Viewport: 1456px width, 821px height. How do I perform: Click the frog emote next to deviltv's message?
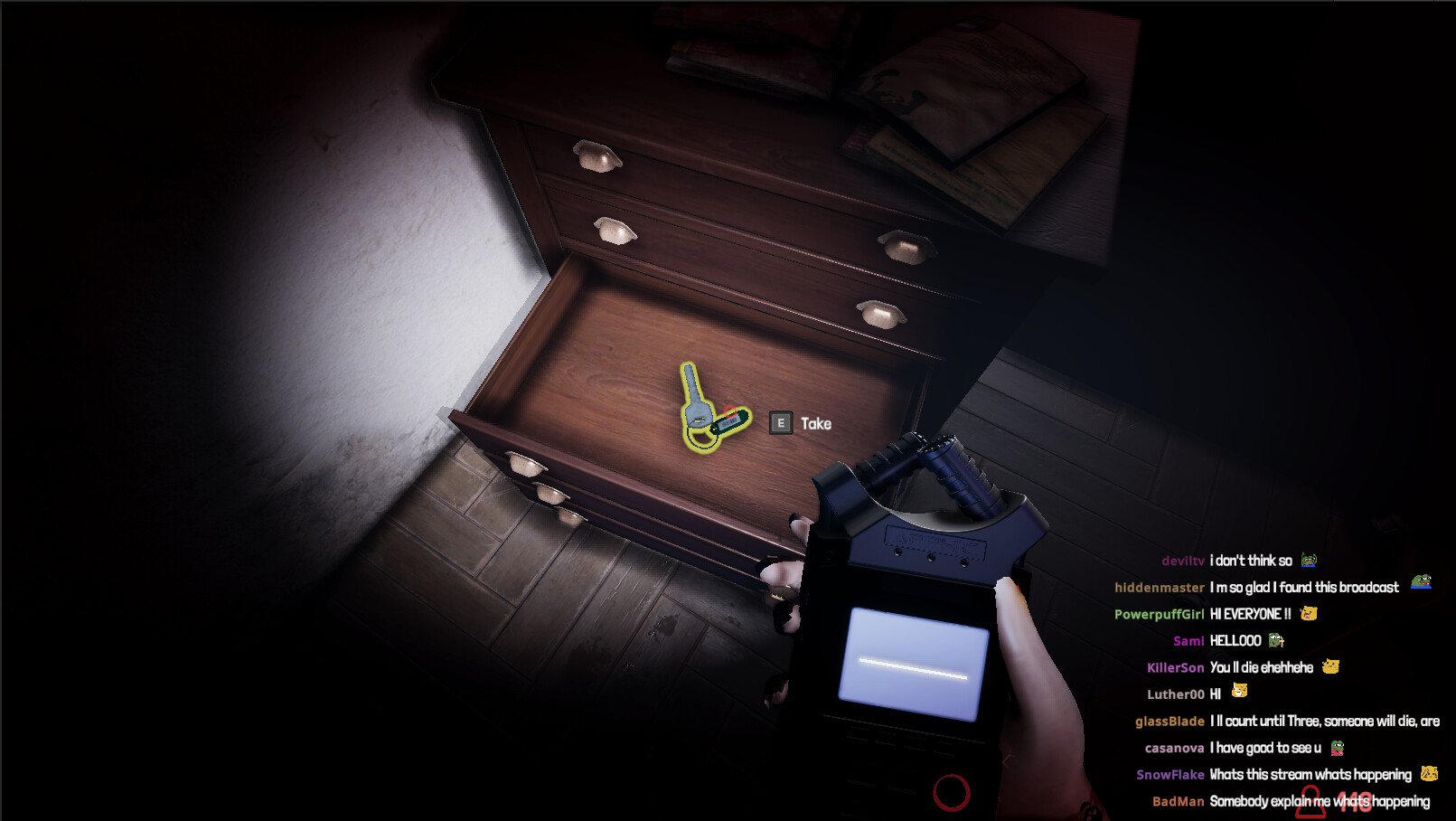click(x=1309, y=560)
